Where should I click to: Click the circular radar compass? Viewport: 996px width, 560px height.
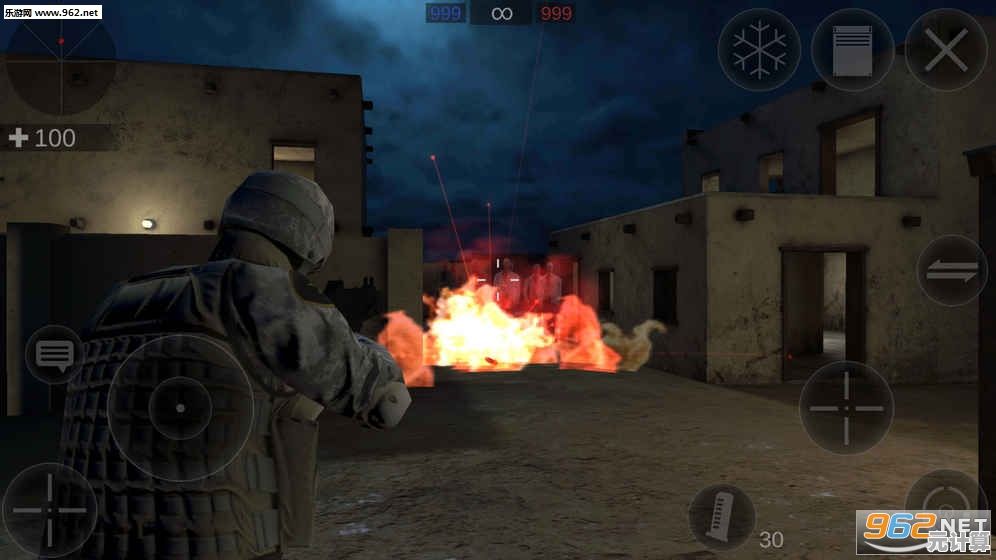pyautogui.click(x=60, y=60)
